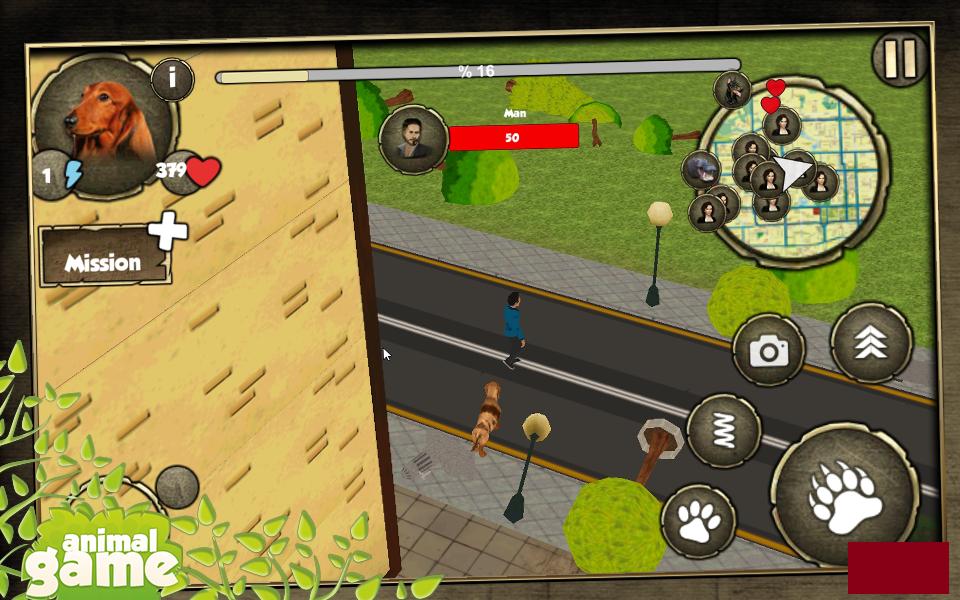Open the Mission panel
Viewport: 960px width, 600px height.
[104, 259]
